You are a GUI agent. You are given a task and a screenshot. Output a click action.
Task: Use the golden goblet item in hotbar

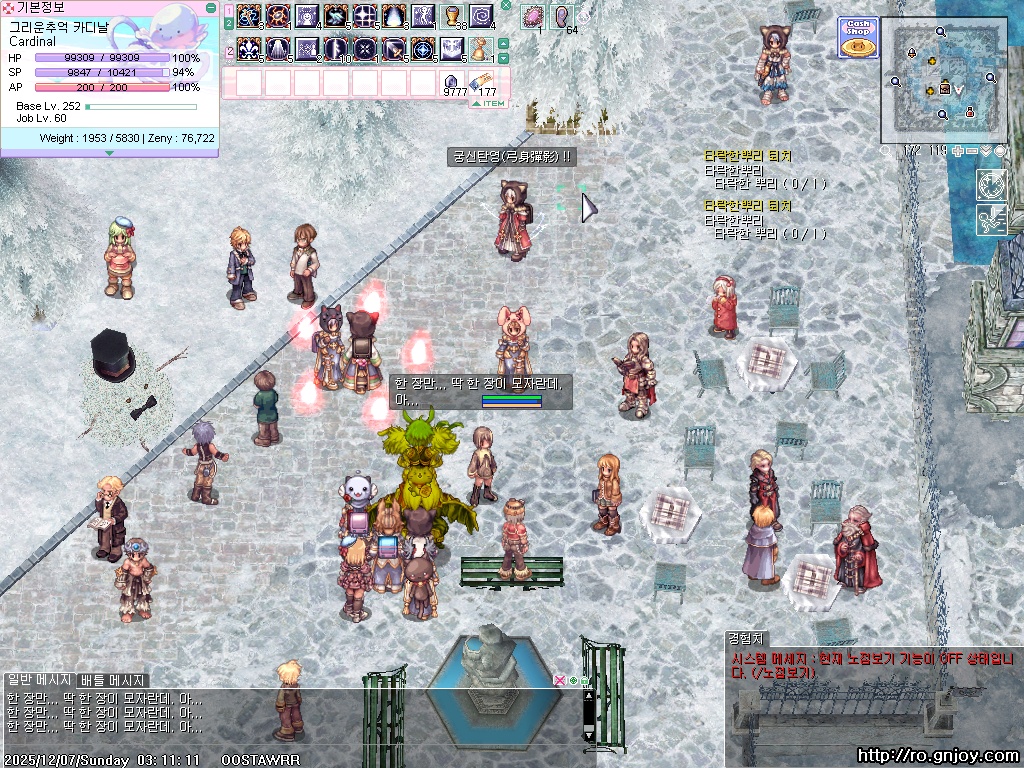click(451, 17)
